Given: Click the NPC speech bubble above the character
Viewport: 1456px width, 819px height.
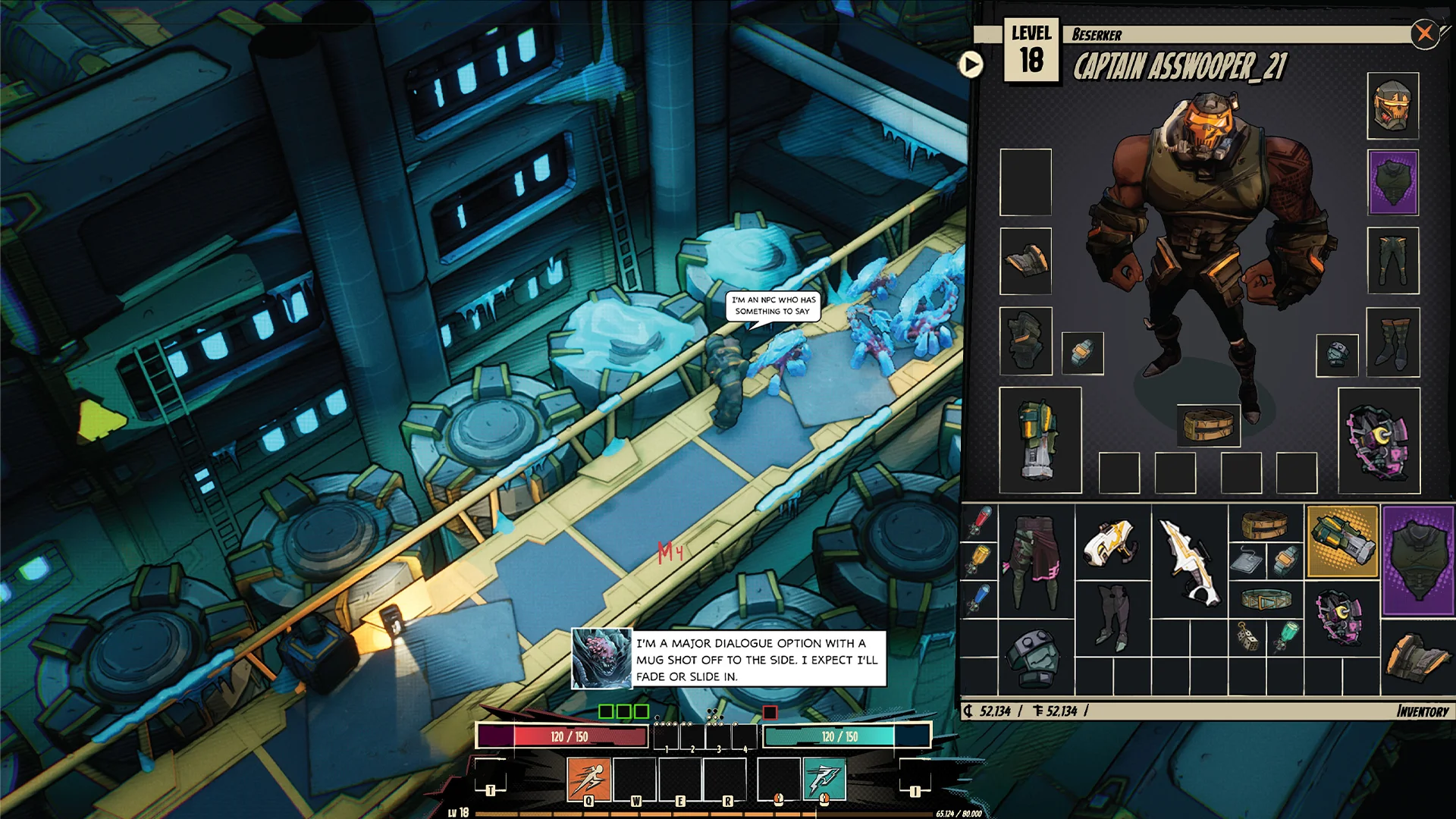Looking at the screenshot, I should pyautogui.click(x=772, y=307).
